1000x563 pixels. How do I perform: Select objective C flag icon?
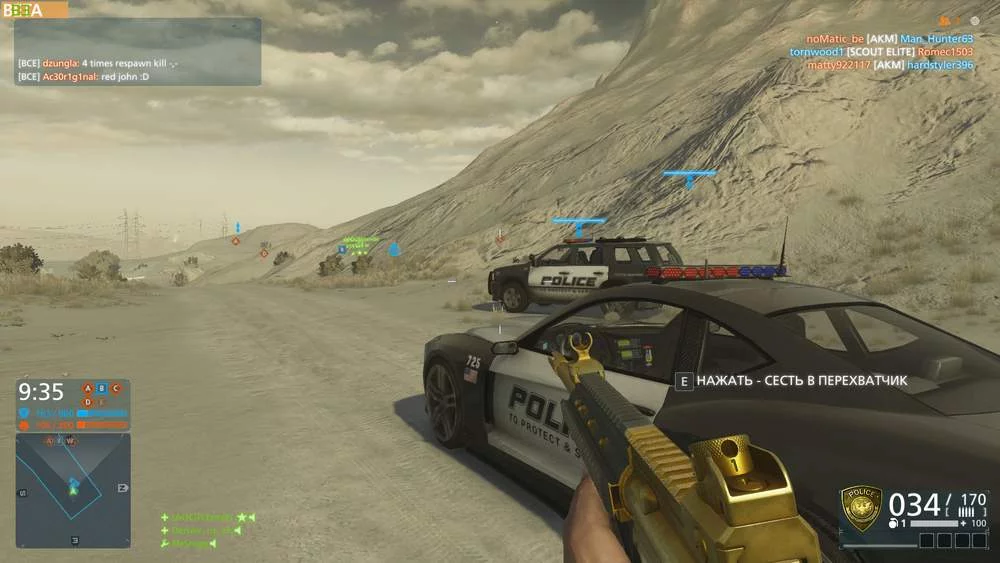(115, 388)
